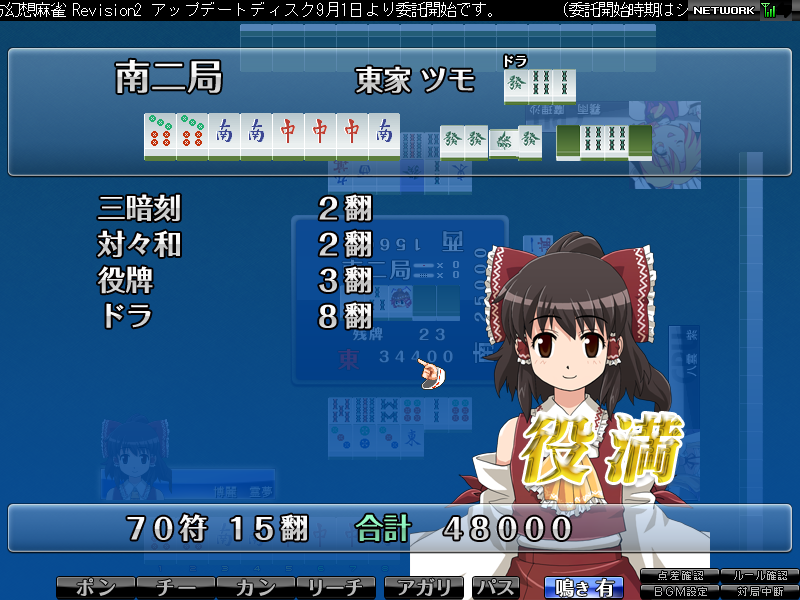Open BGM設定 music settings
This screenshot has height=600, width=800.
pos(681,592)
